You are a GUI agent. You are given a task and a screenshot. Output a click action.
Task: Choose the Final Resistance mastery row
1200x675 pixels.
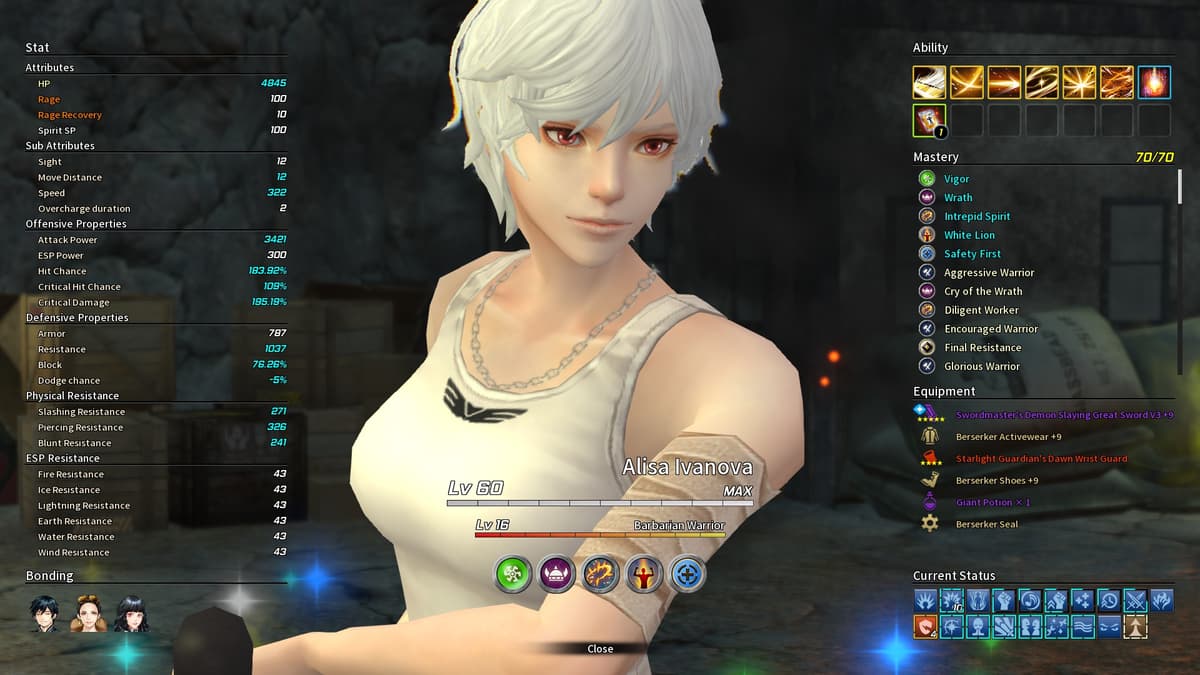click(x=982, y=348)
